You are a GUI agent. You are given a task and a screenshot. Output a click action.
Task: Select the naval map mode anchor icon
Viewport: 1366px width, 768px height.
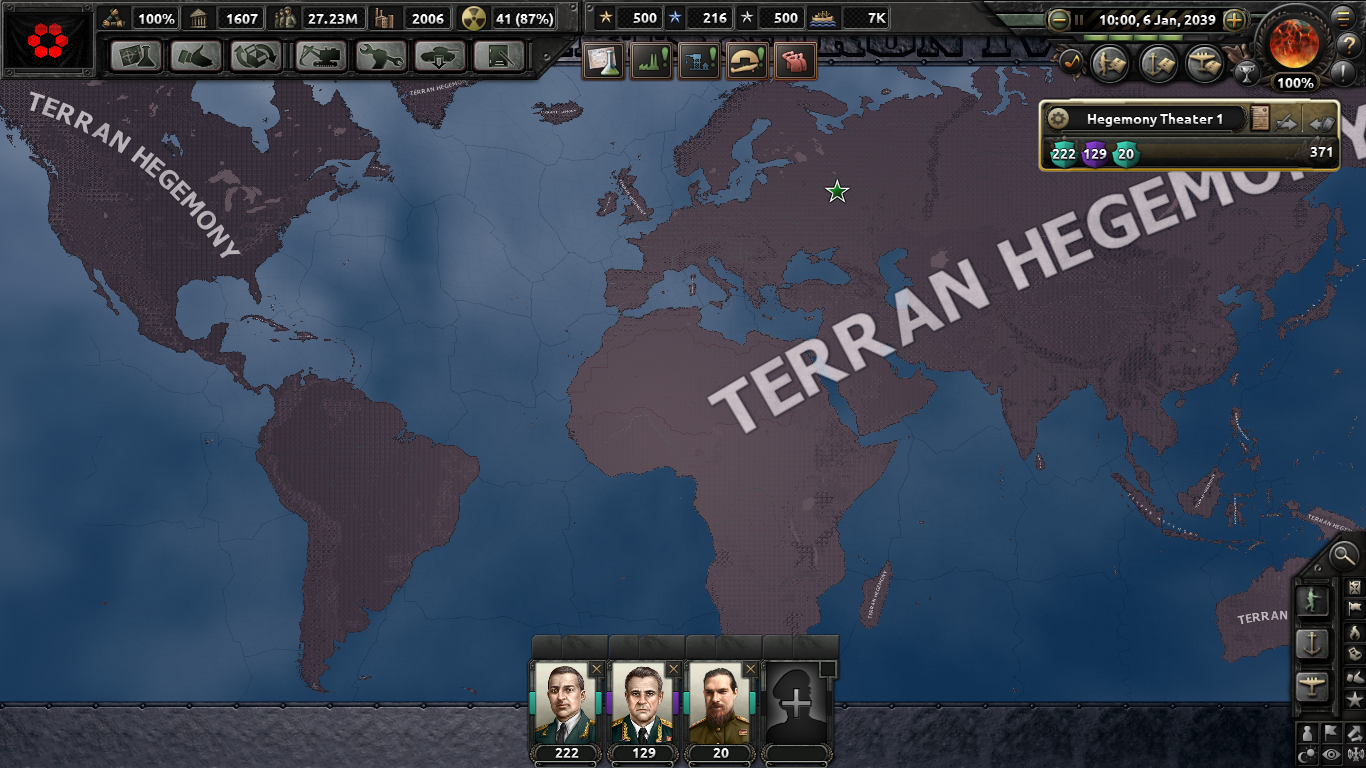(1311, 643)
